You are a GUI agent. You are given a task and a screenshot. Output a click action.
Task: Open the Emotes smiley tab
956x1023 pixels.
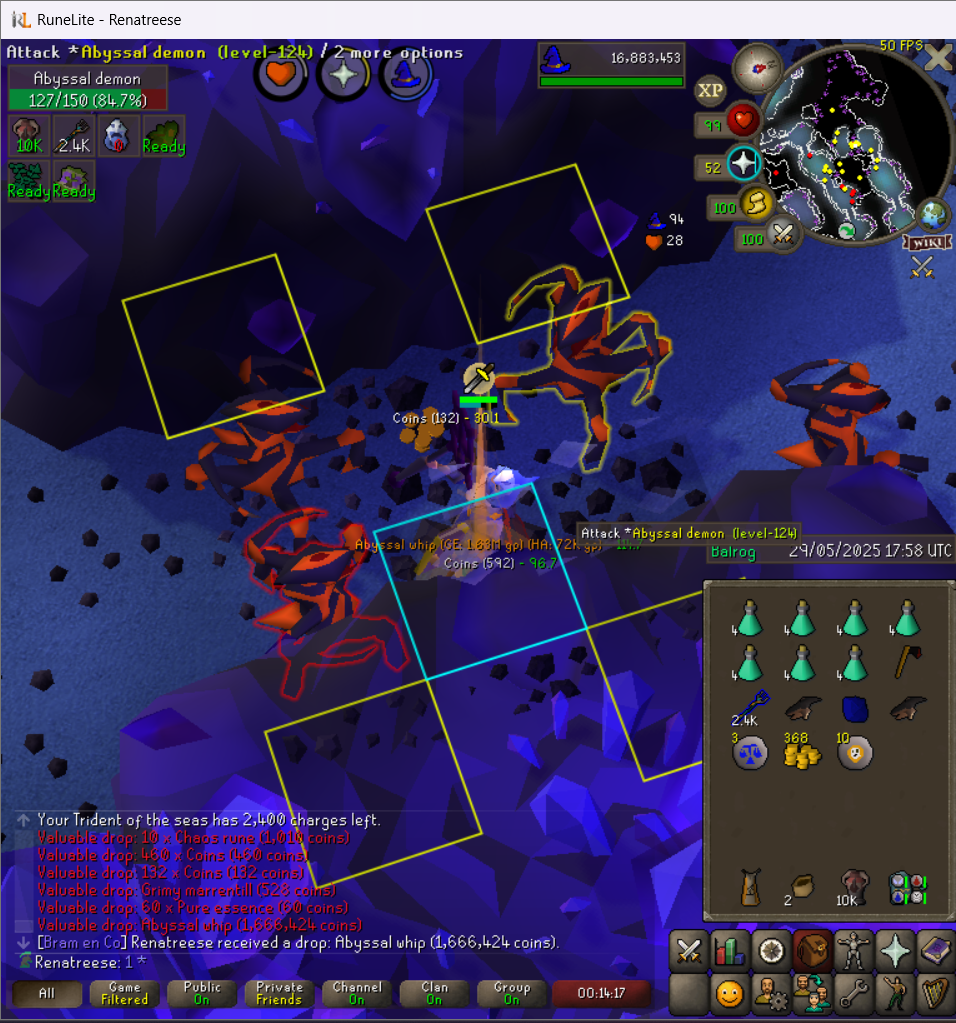(x=729, y=994)
